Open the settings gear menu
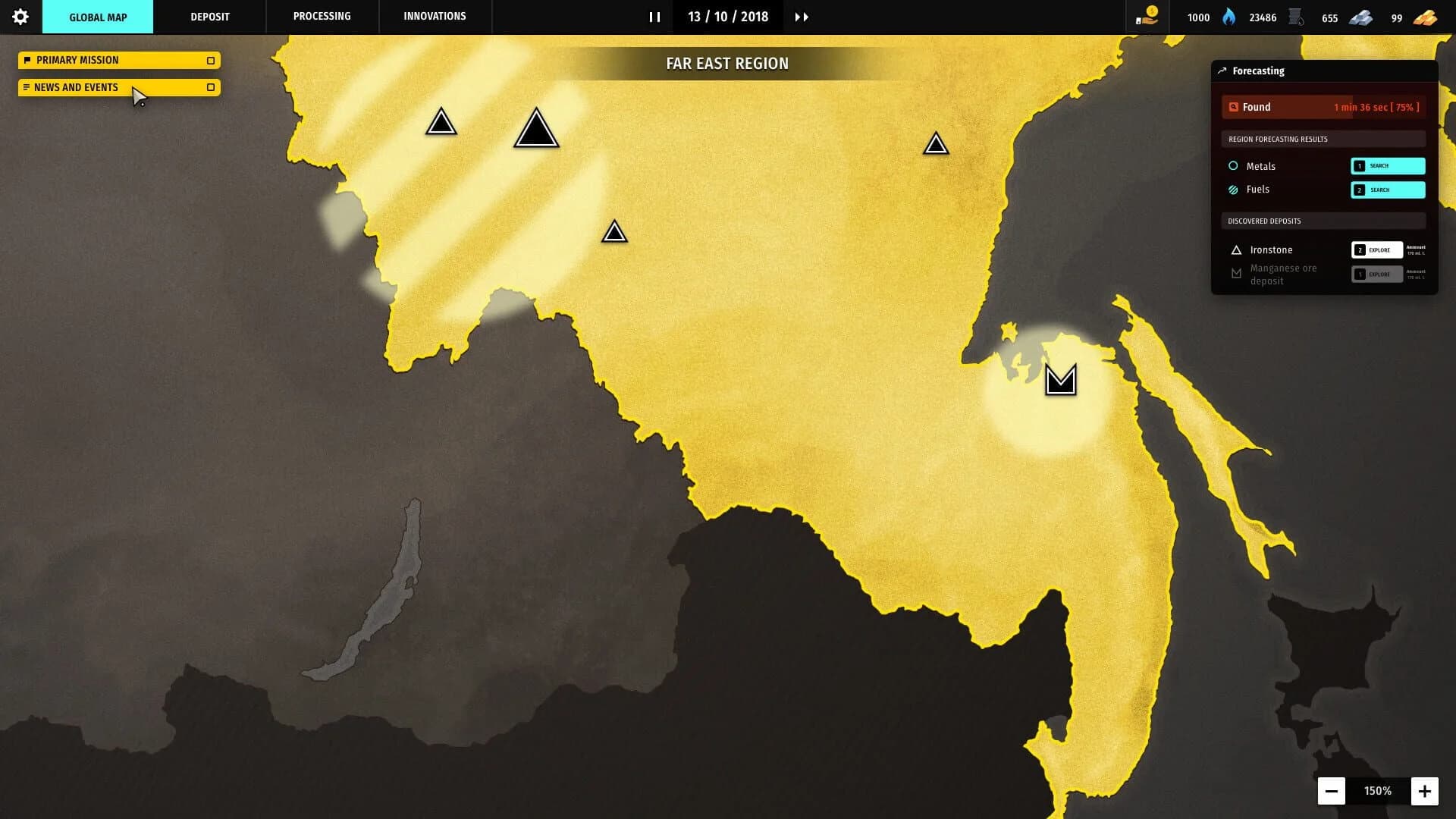The width and height of the screenshot is (1456, 819). coord(20,16)
